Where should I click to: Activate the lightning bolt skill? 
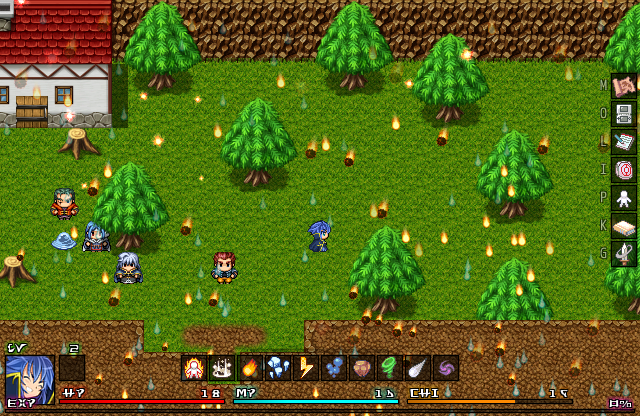(306, 368)
